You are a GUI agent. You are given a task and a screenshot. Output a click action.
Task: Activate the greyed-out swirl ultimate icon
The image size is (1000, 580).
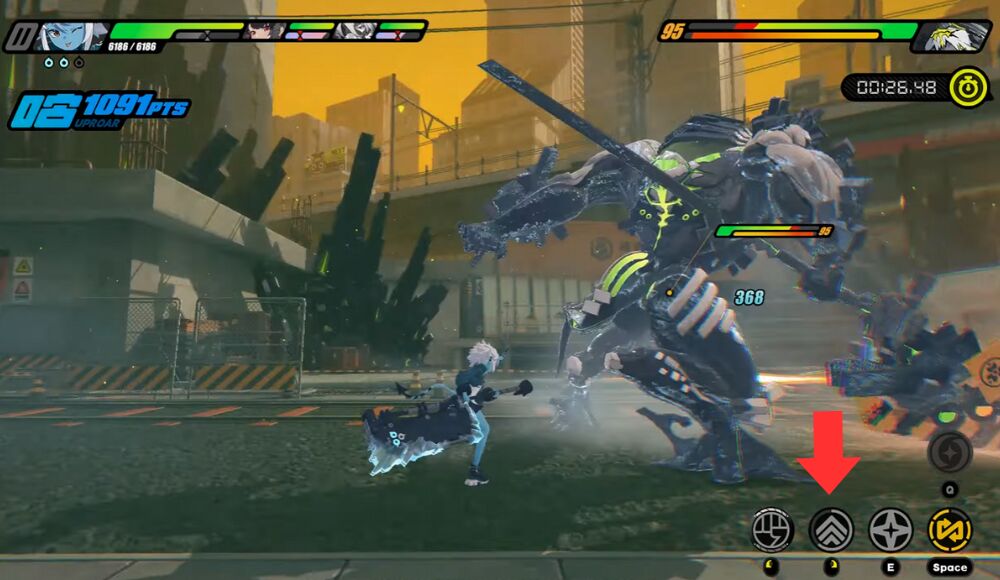click(949, 454)
